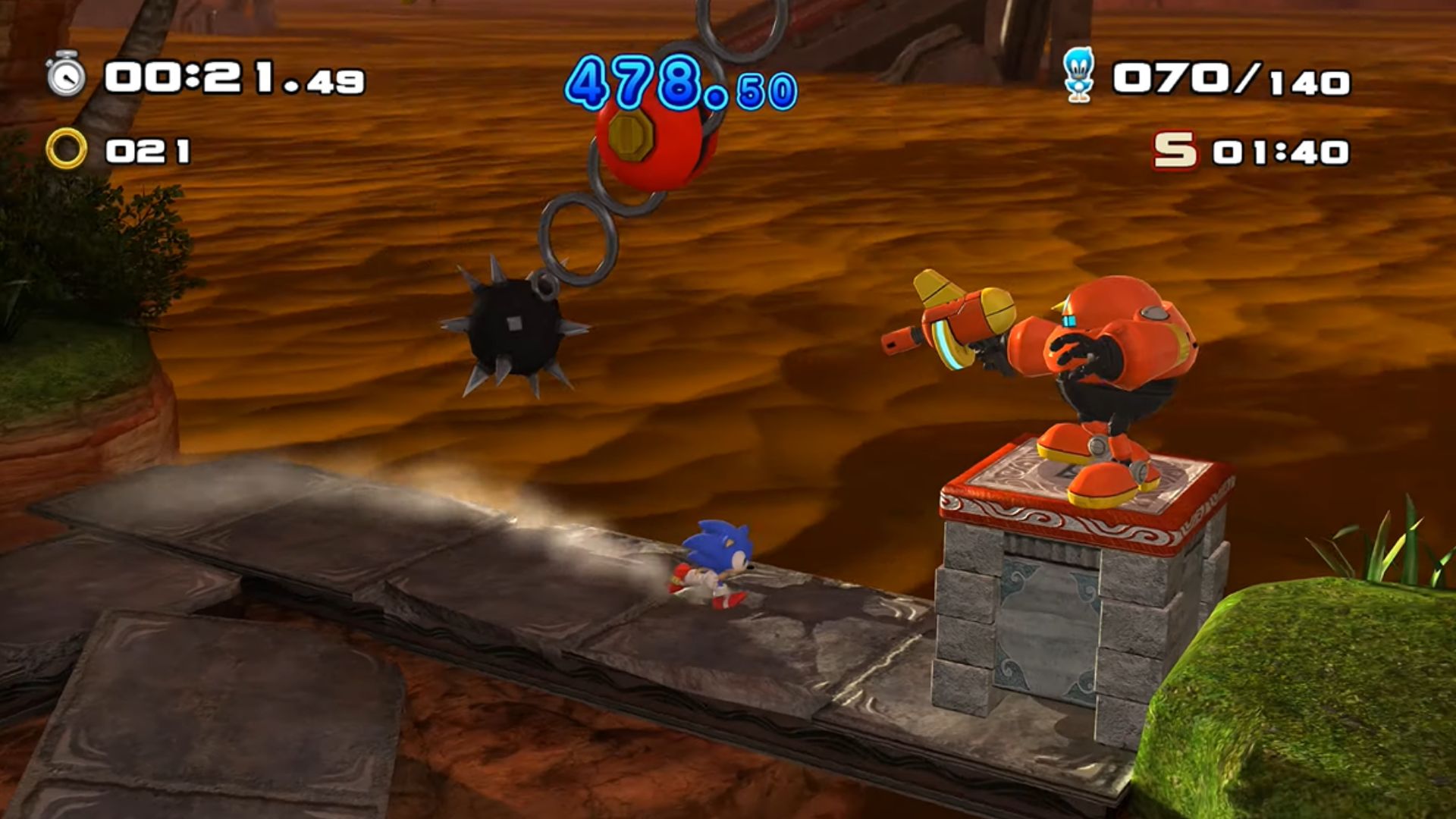1456x819 pixels.
Task: Select the blue Flicky animal icon
Action: click(x=1078, y=75)
